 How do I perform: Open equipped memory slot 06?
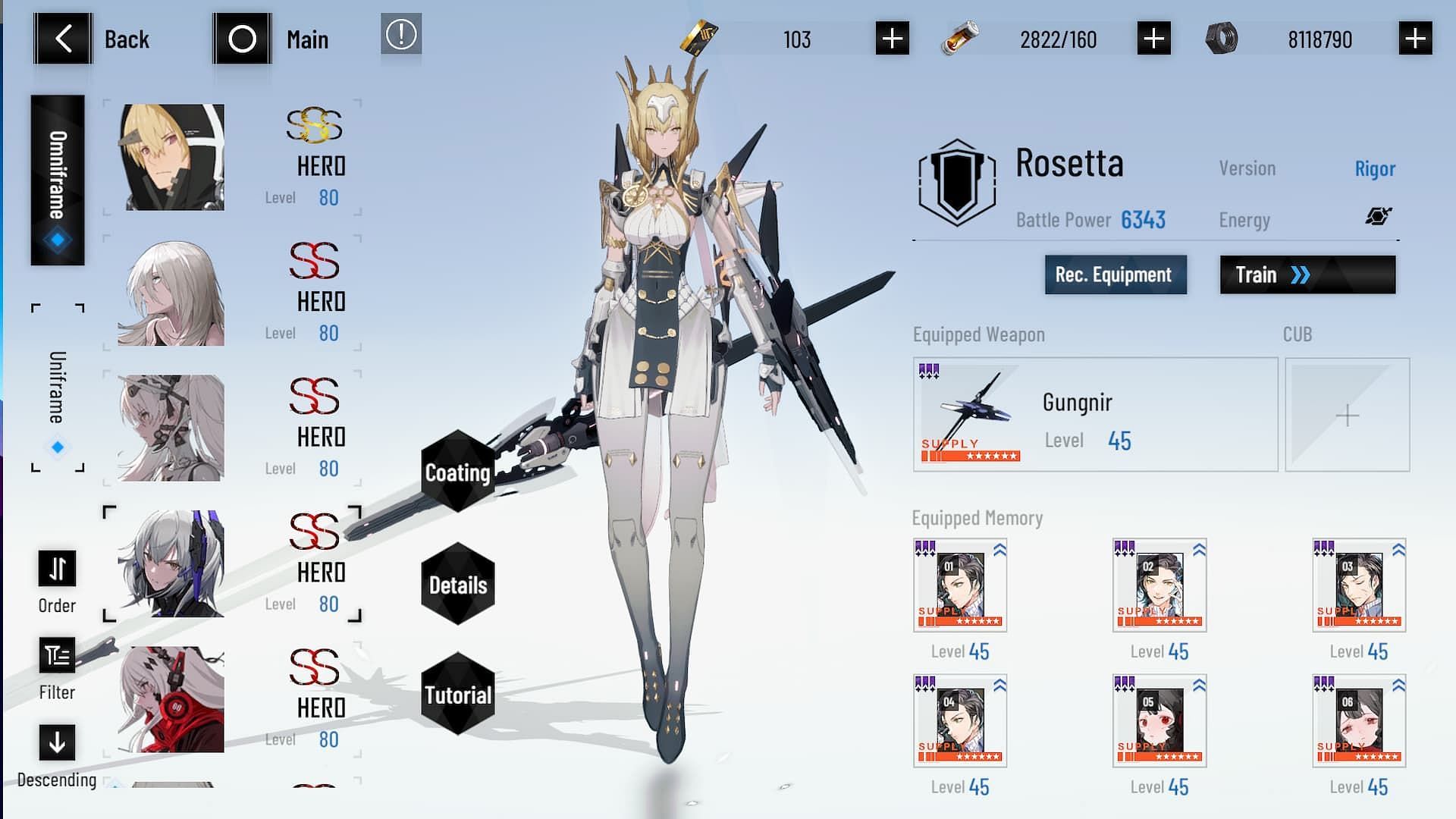pyautogui.click(x=1359, y=721)
